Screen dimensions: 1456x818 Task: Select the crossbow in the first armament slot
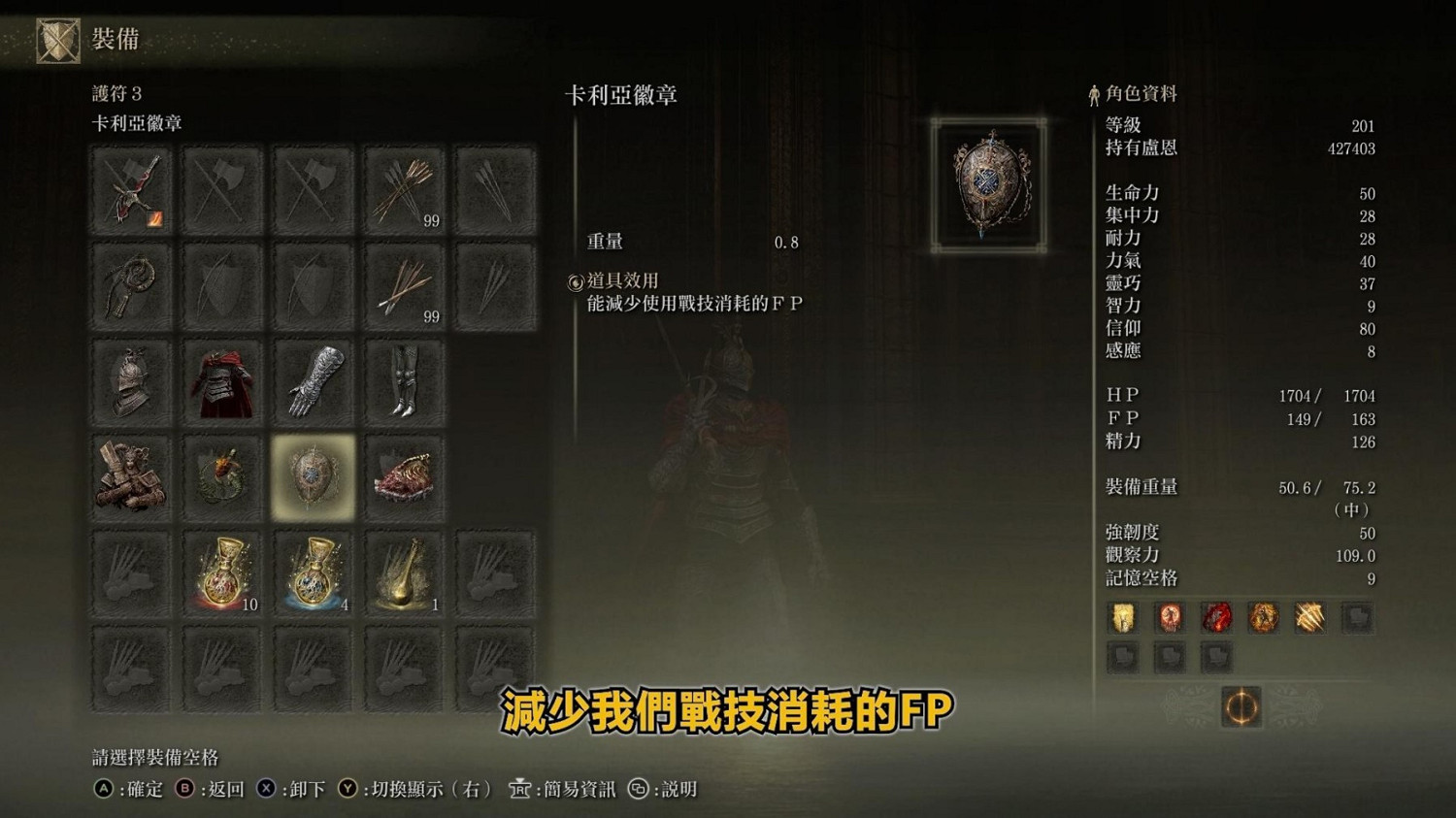point(131,189)
